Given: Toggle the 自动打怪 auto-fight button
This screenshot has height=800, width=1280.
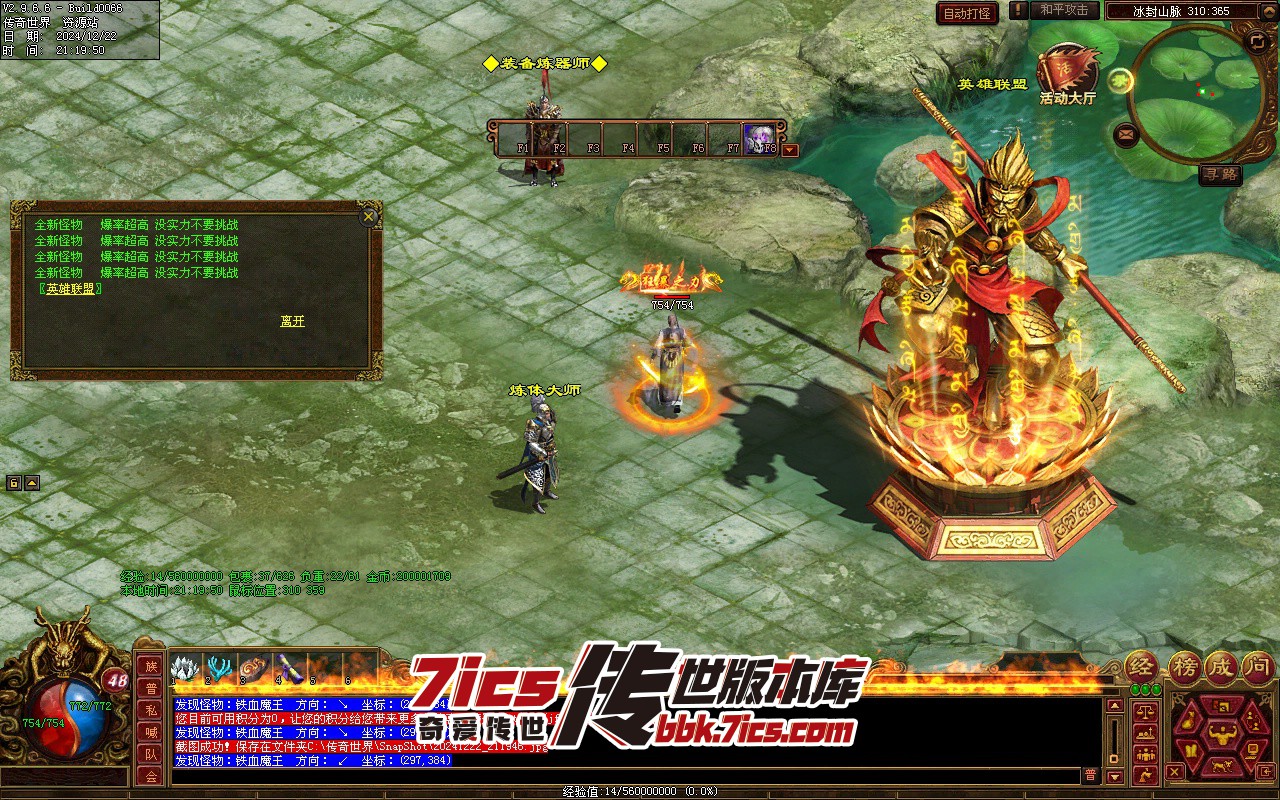Looking at the screenshot, I should tap(967, 13).
